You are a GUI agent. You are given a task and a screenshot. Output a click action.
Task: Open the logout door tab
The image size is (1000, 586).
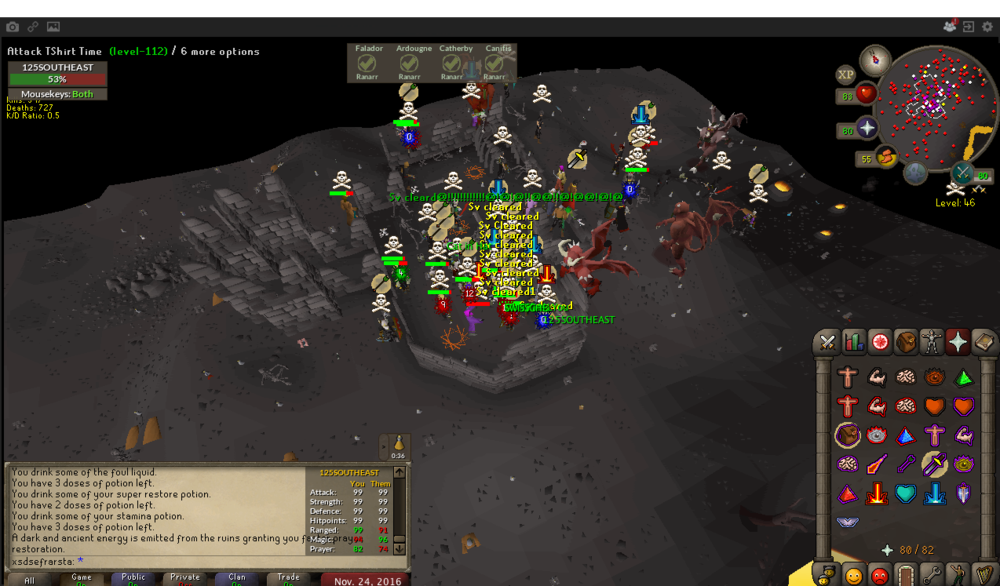(x=906, y=574)
